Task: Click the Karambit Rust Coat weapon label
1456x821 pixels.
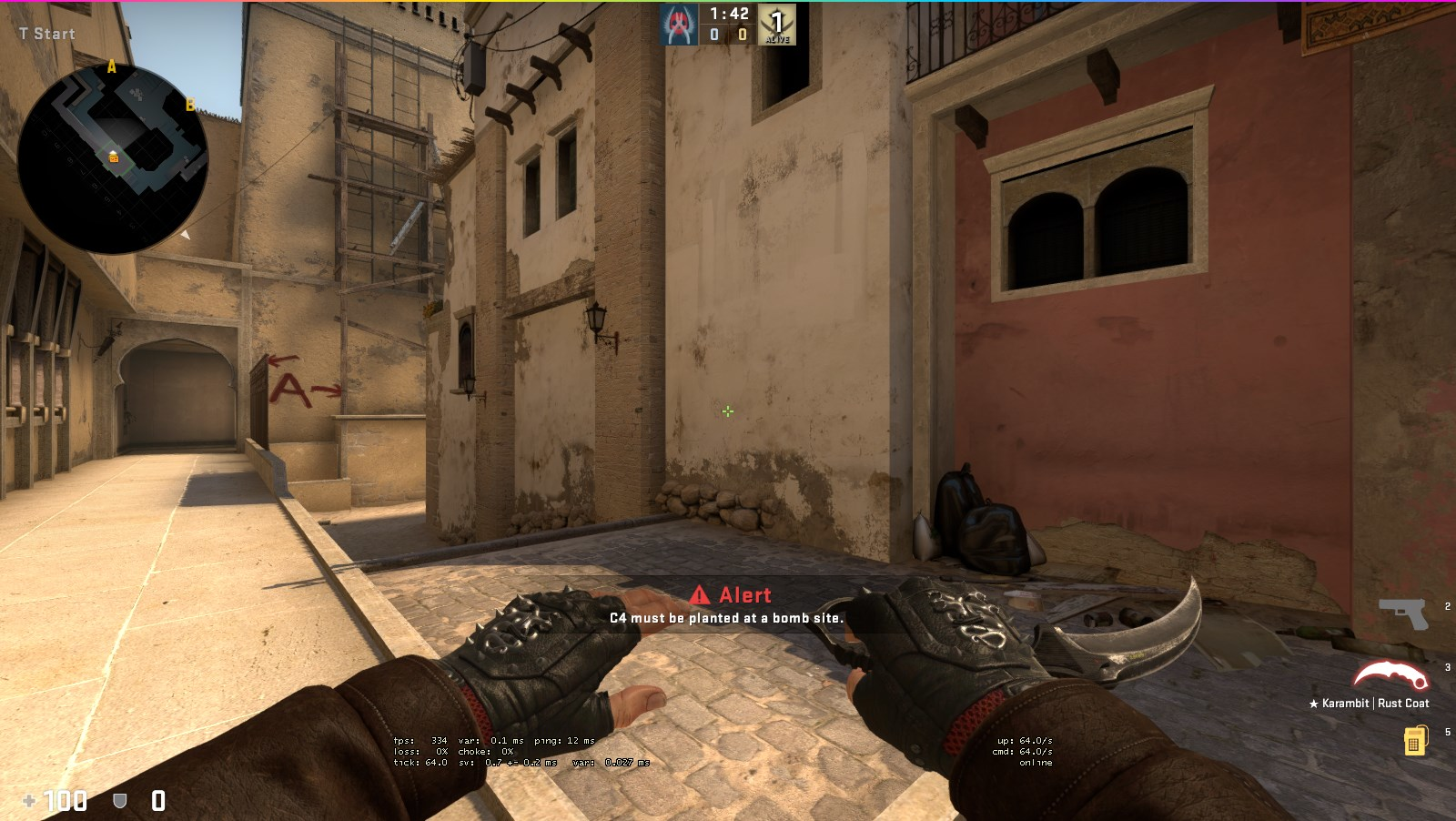Action: [1370, 703]
